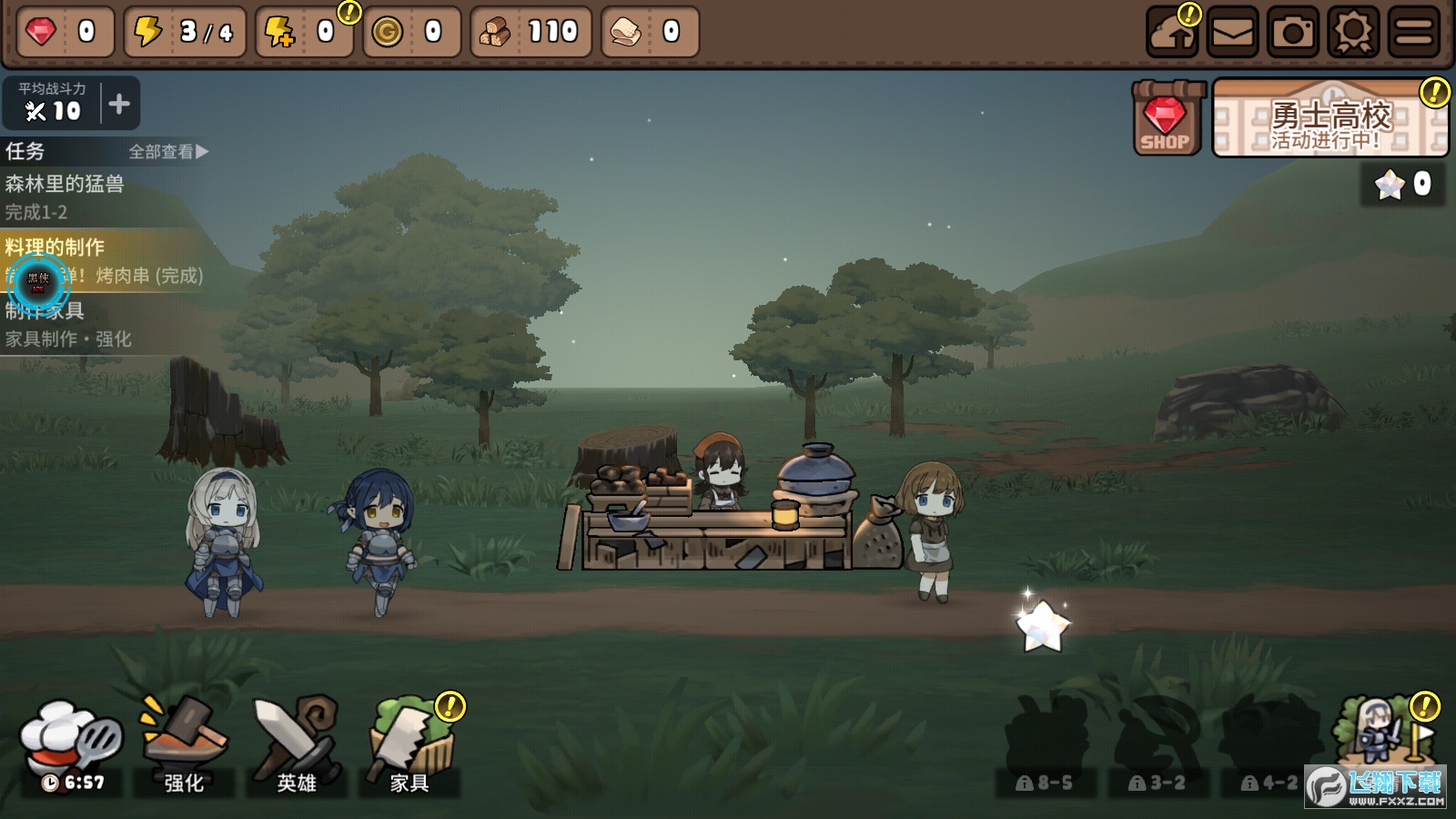Select the 制作家具 quest entry
Screen dimensions: 1456x819
[x=91, y=324]
